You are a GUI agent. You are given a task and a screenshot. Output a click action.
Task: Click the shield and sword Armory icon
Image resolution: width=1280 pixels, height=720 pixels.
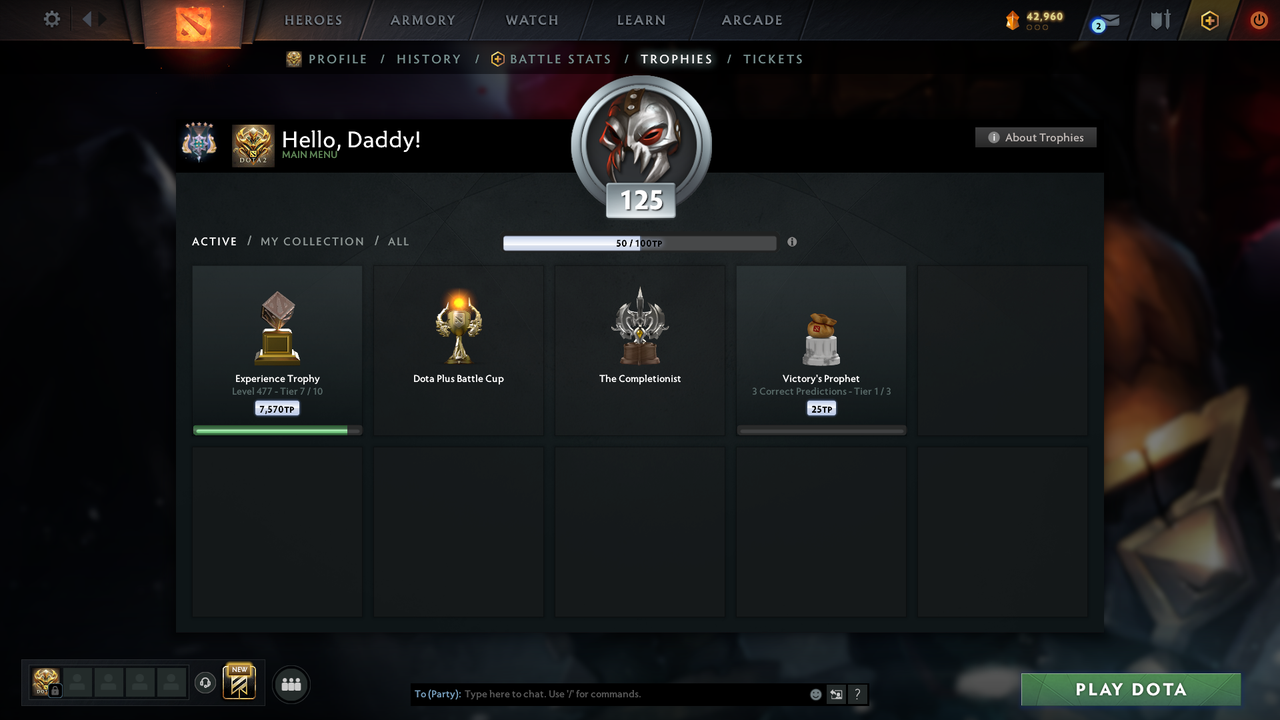pos(1159,20)
